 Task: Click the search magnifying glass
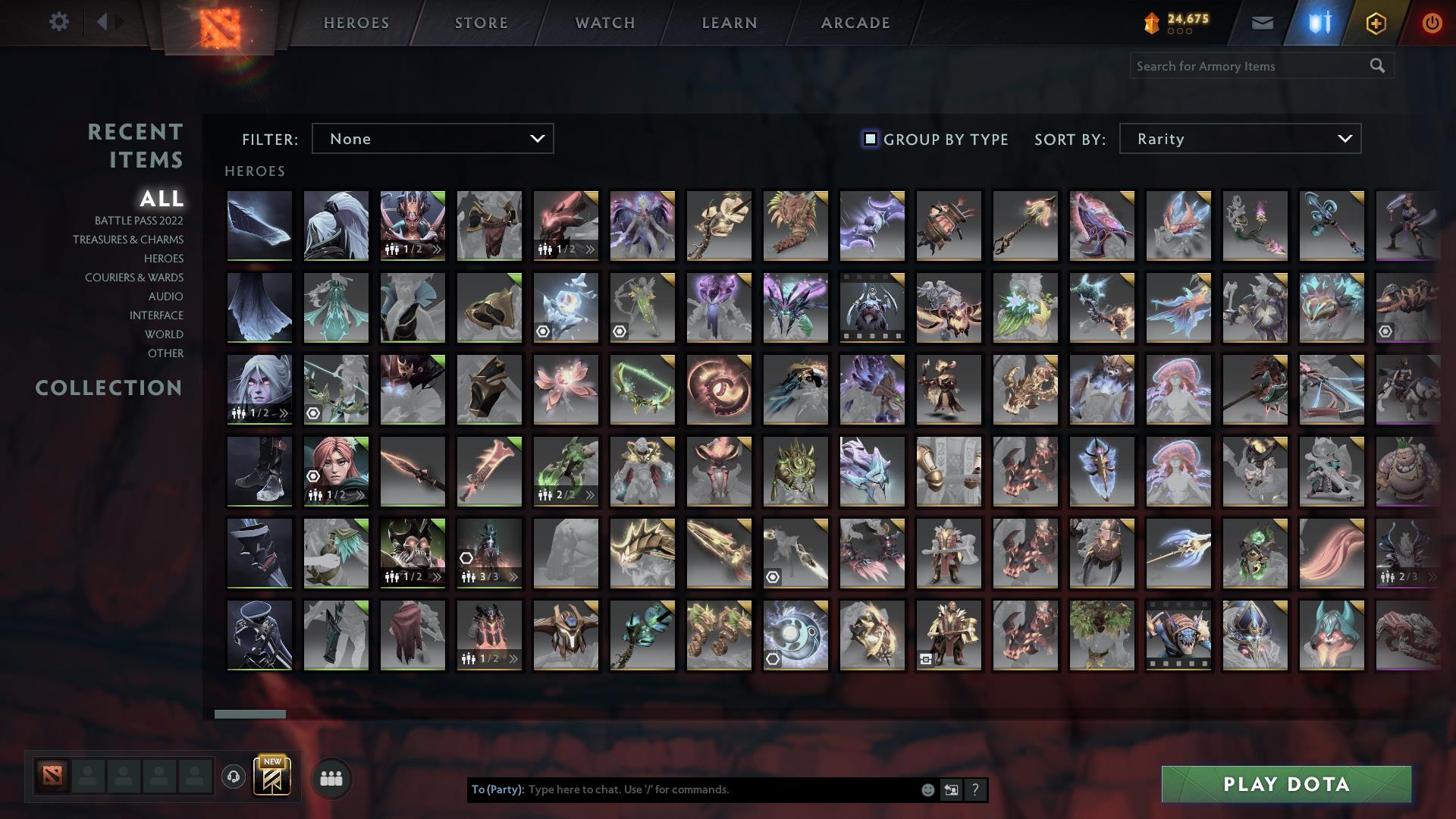tap(1378, 66)
